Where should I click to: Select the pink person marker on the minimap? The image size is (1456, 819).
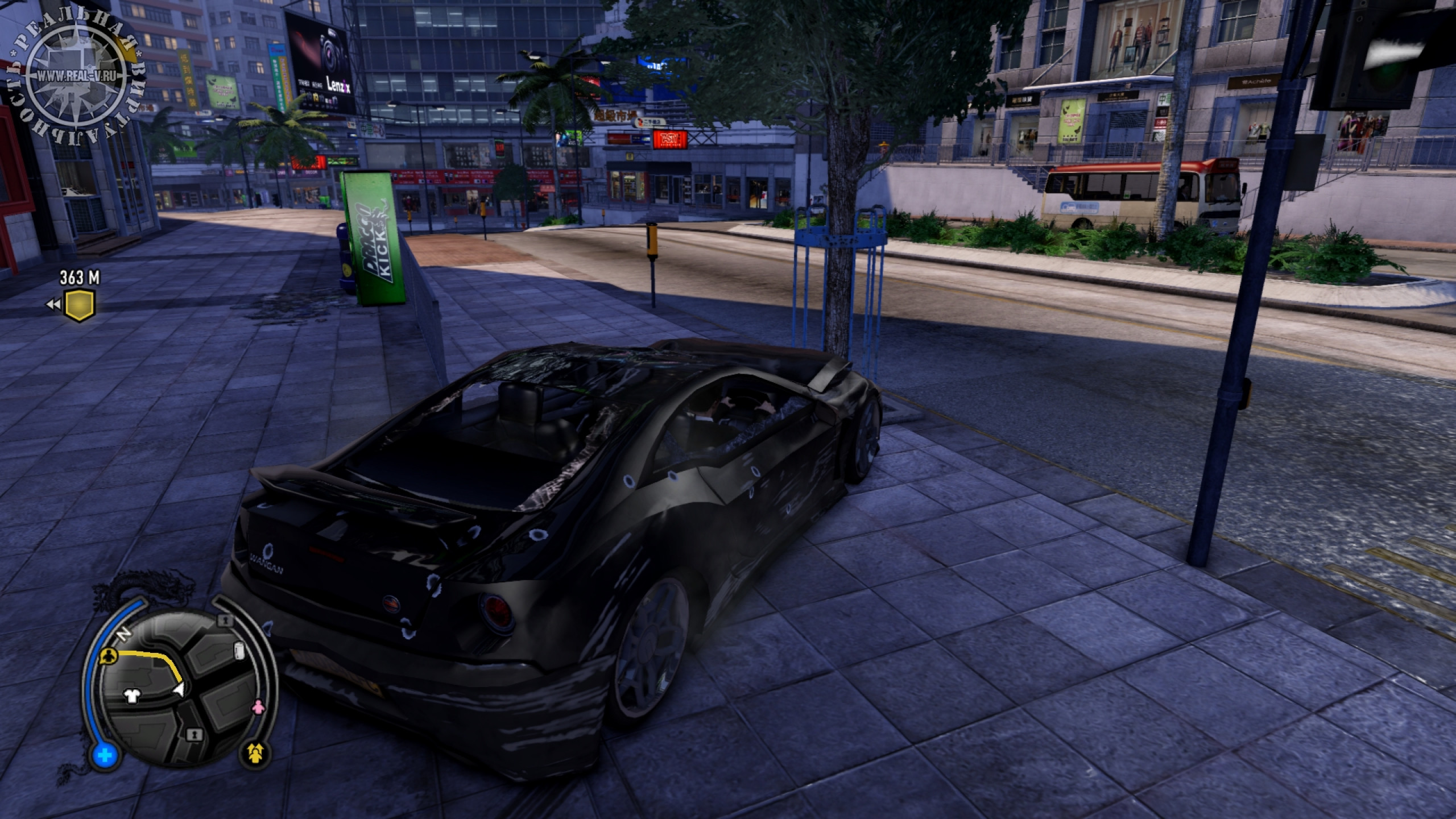click(x=259, y=708)
